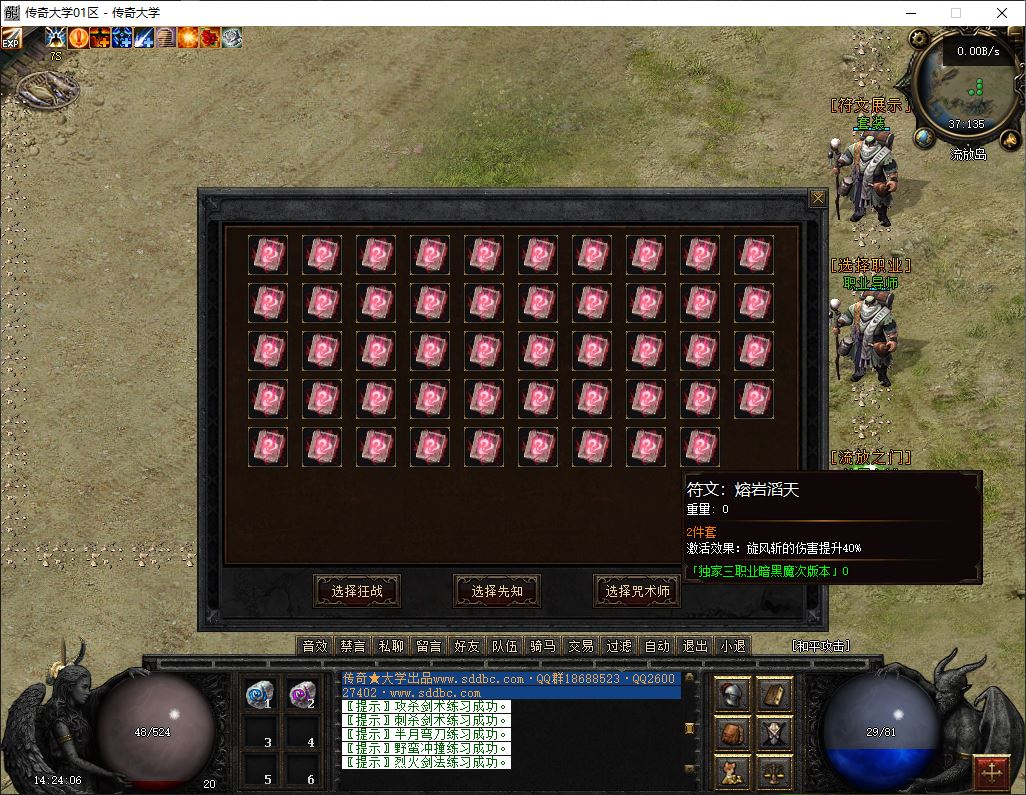Choose the 选择狂战 class button

click(x=357, y=591)
